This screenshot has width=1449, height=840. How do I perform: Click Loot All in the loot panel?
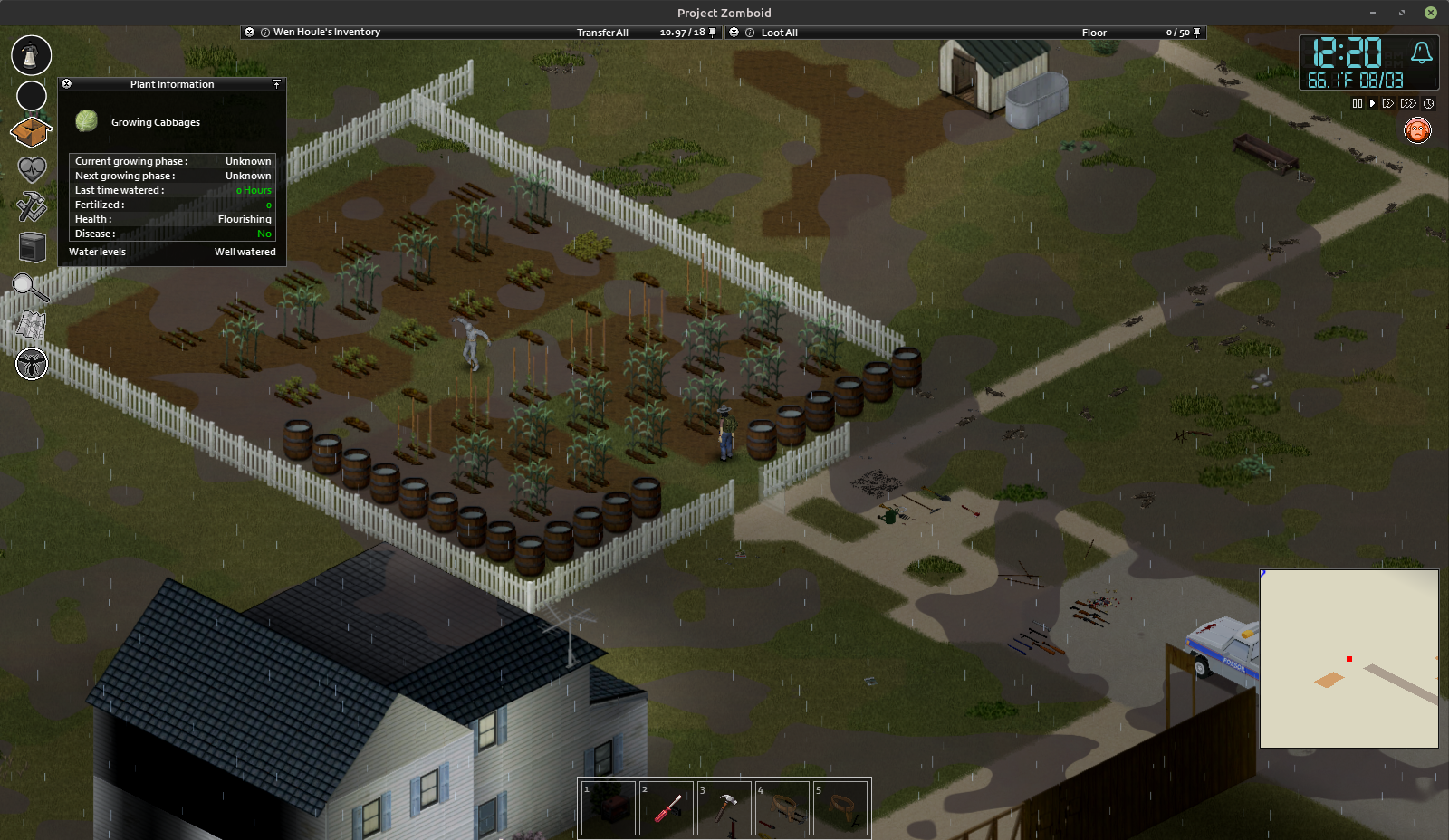click(779, 33)
